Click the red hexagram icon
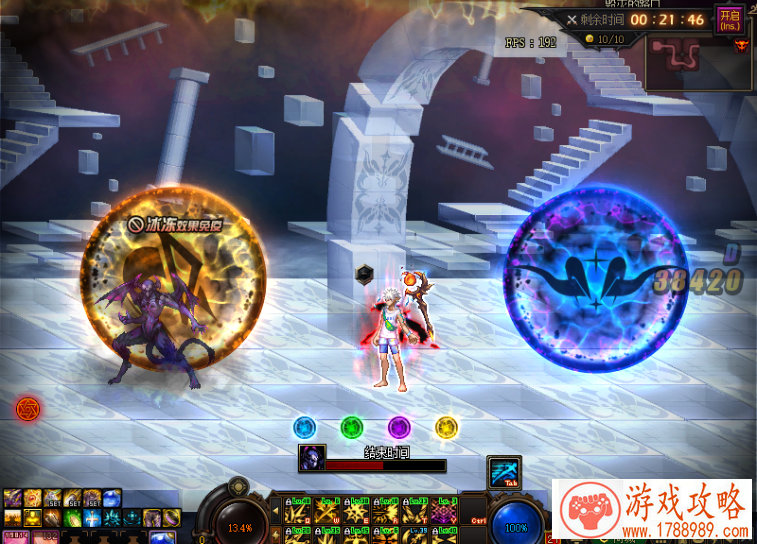The image size is (757, 544). [x=27, y=407]
